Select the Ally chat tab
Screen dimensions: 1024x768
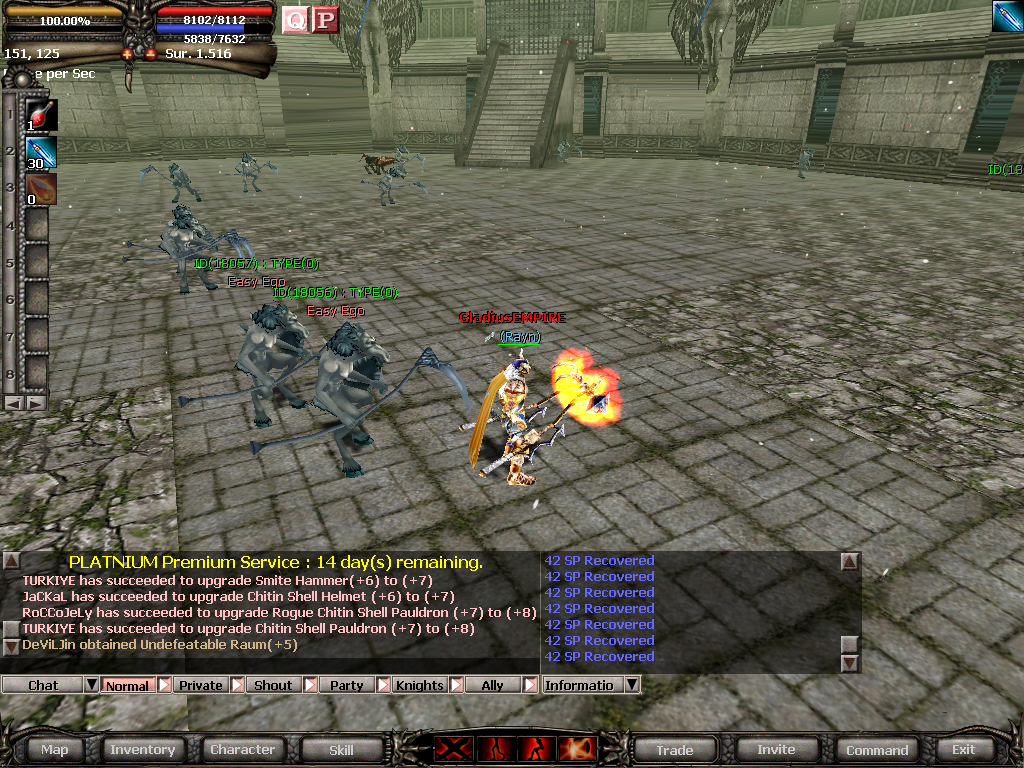[x=492, y=685]
